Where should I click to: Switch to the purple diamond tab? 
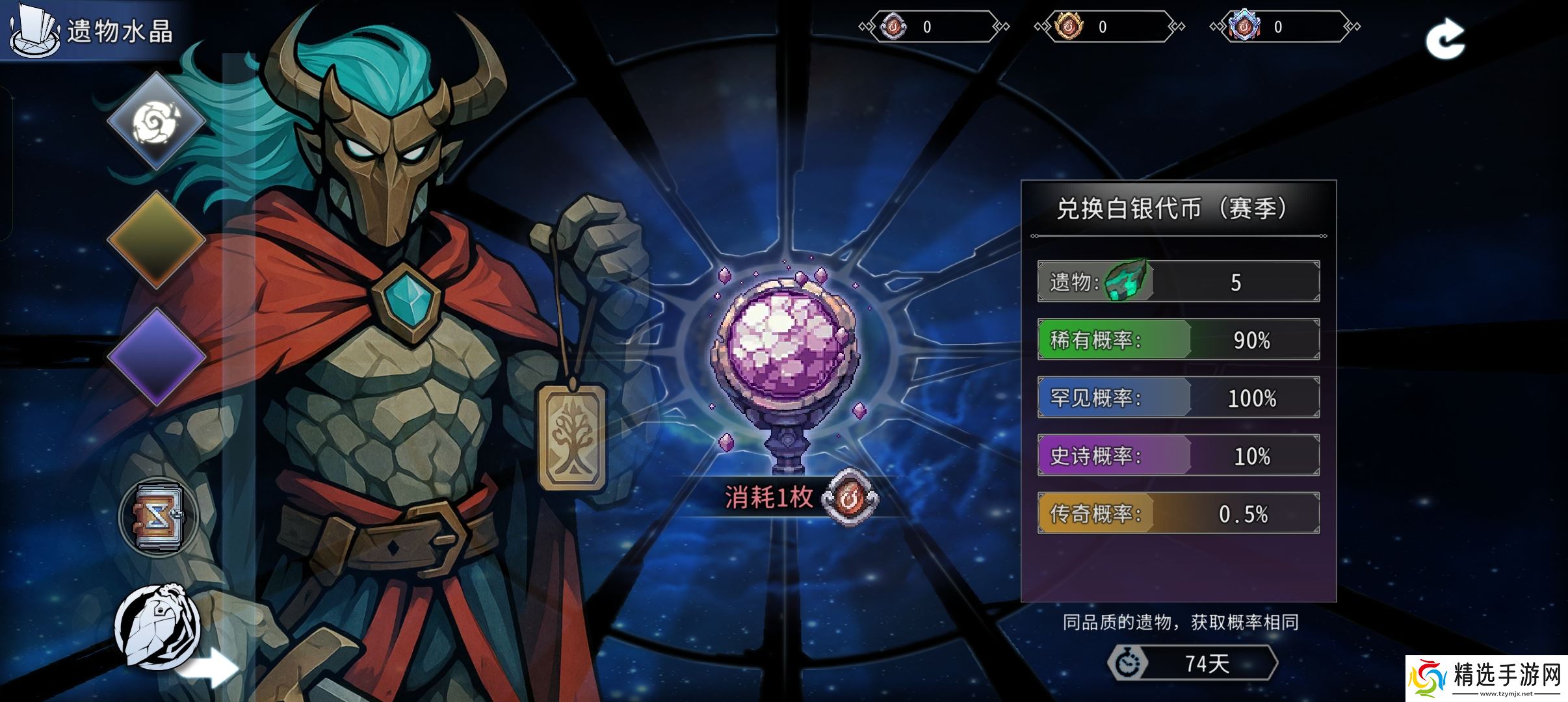pos(156,356)
